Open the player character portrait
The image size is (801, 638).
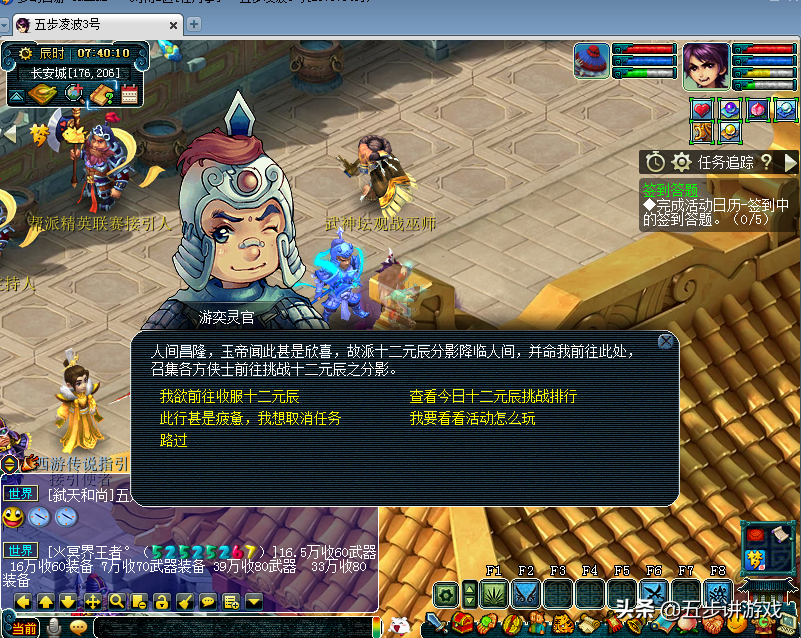pos(706,65)
